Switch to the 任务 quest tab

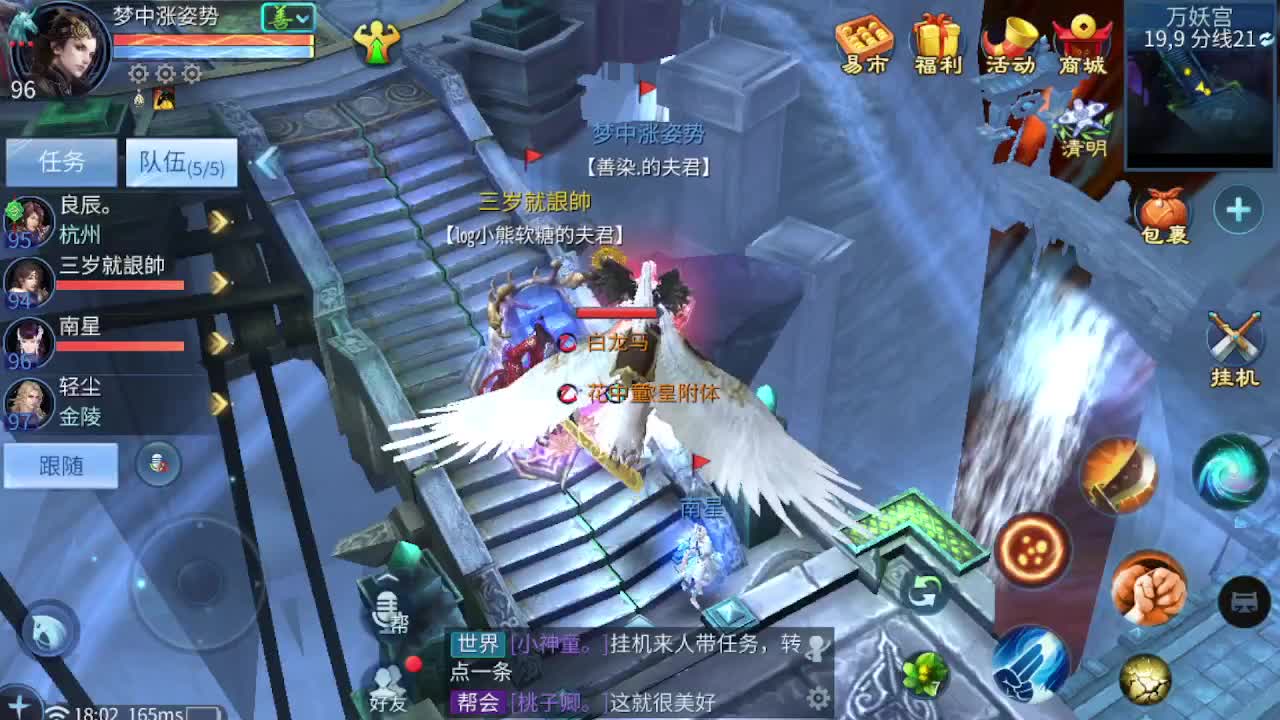62,163
